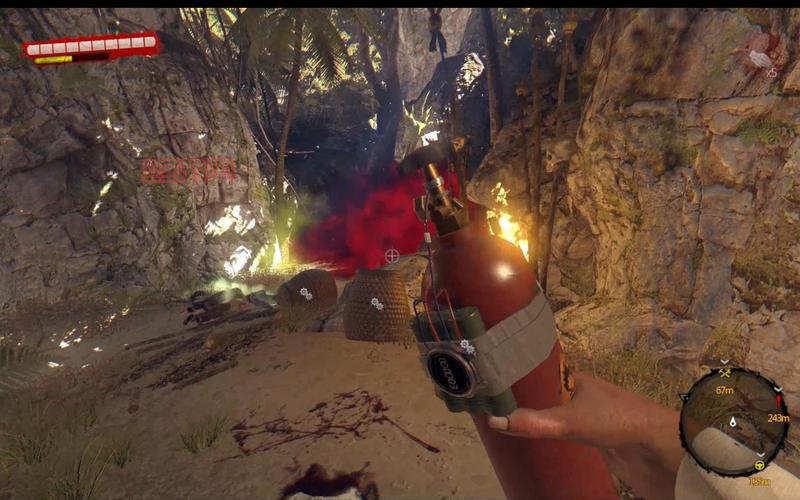This screenshot has width=800, height=500.
Task: Click the yellow steering wheel vehicle marker
Action: pos(758,464)
